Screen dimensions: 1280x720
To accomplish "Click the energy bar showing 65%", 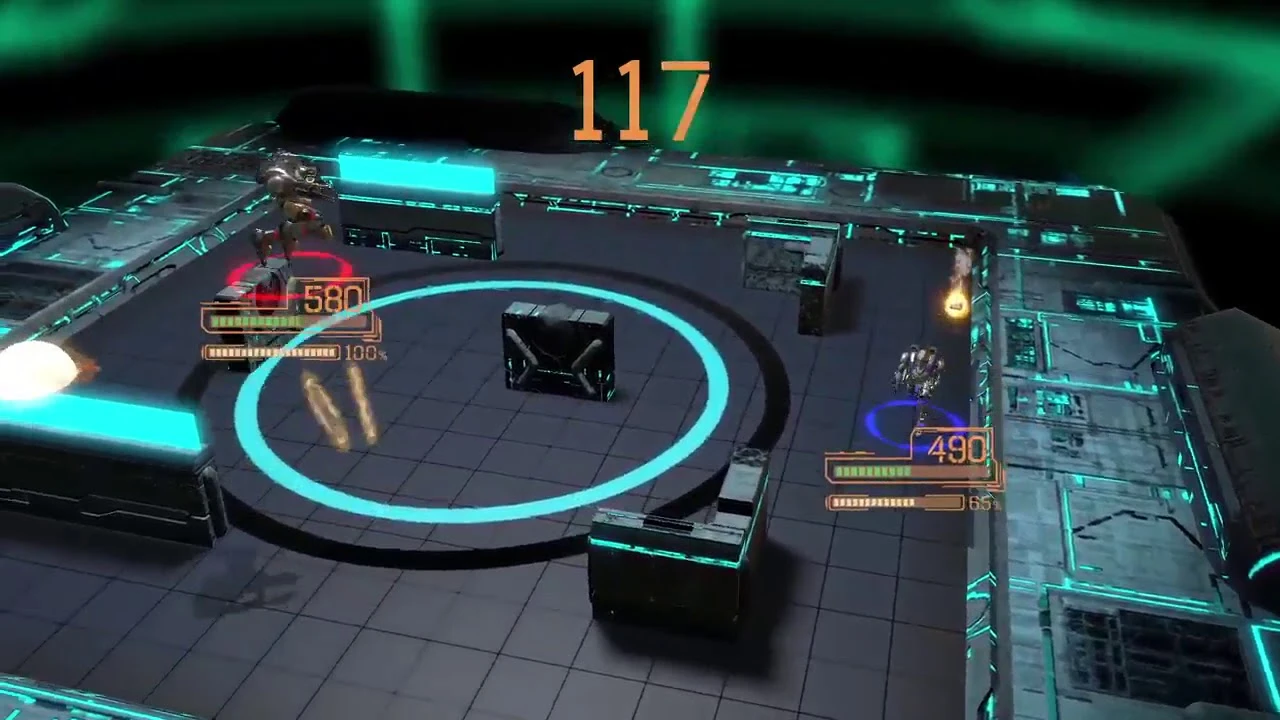I will point(895,502).
